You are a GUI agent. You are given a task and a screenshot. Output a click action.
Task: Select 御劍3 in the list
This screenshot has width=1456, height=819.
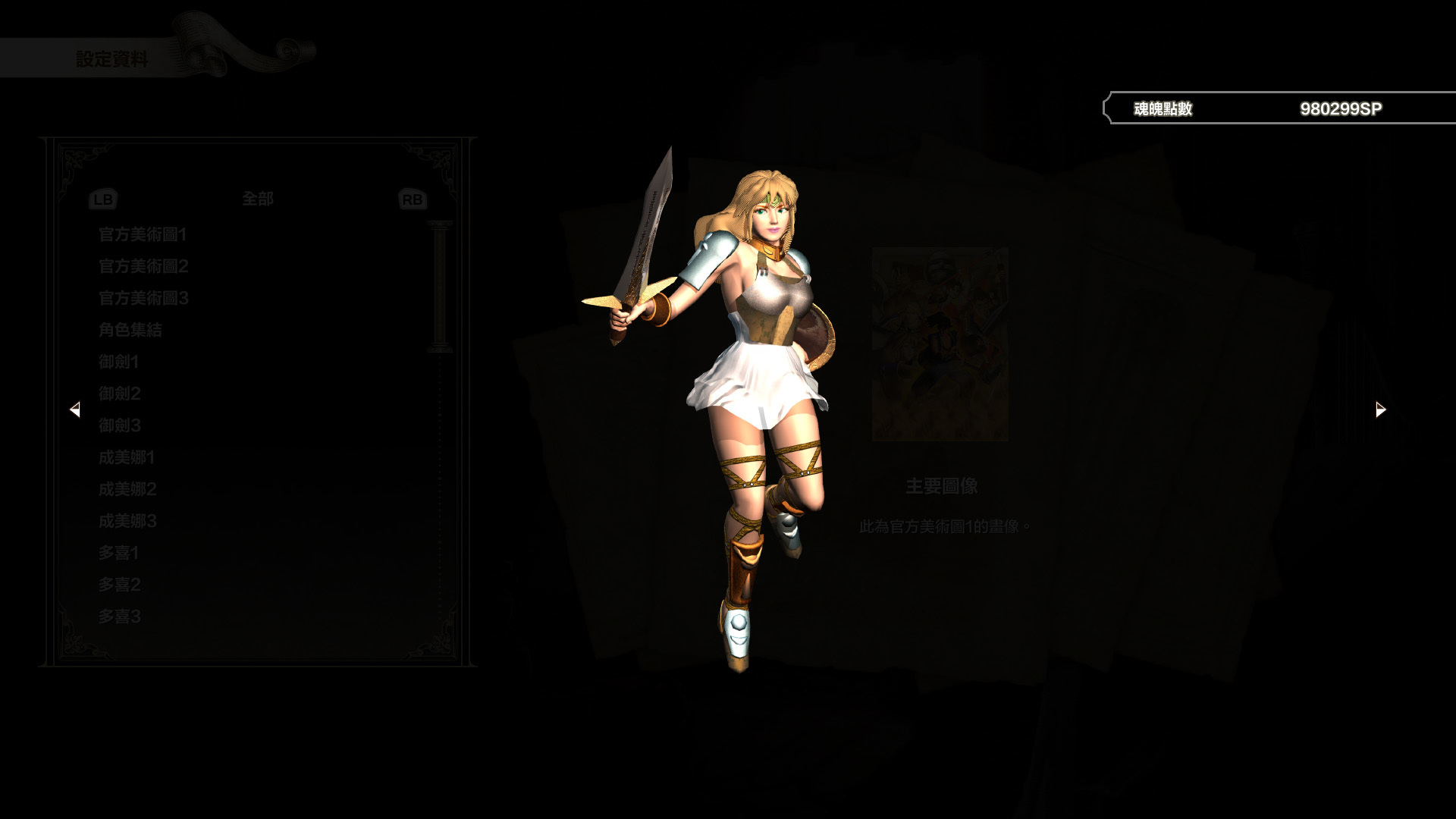(121, 425)
